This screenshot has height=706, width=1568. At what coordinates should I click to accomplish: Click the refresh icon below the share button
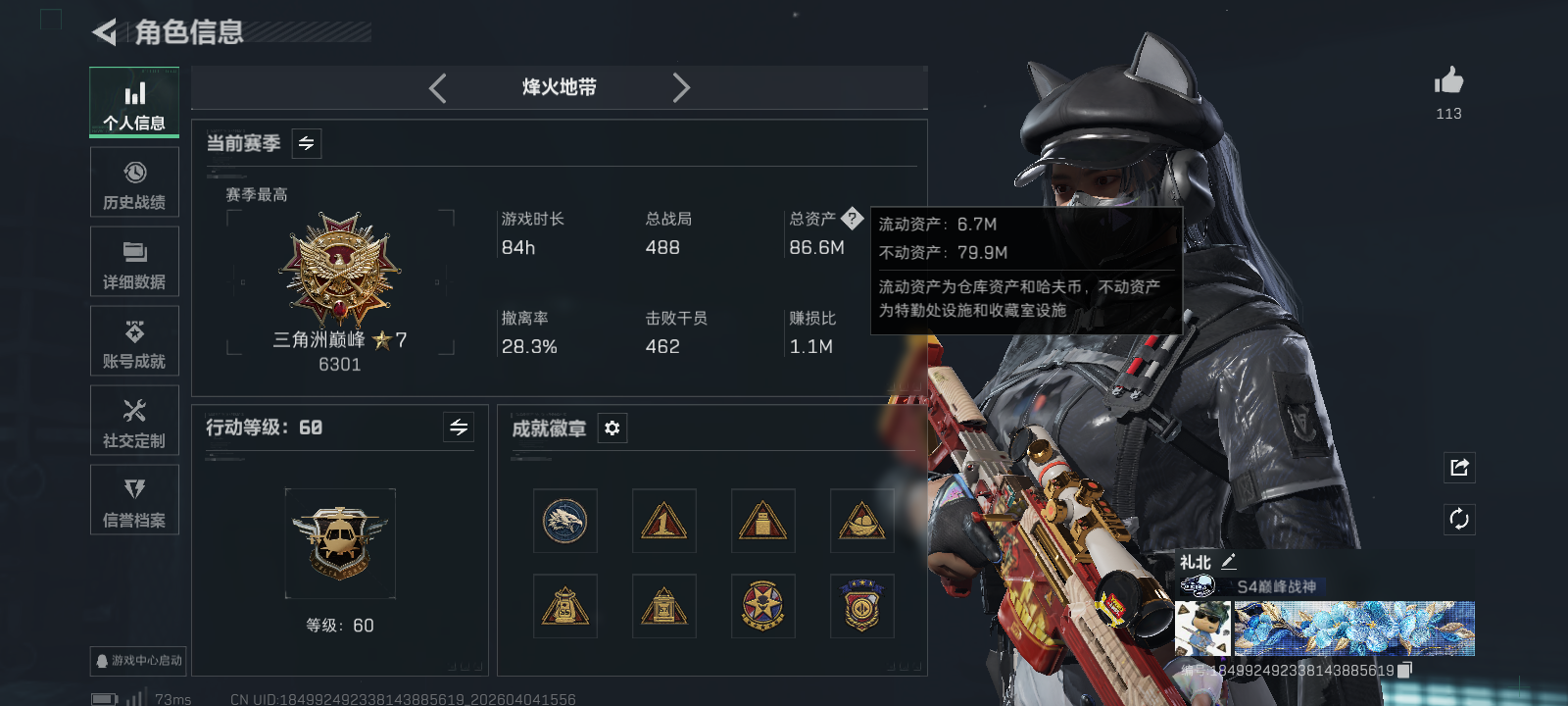[x=1458, y=519]
